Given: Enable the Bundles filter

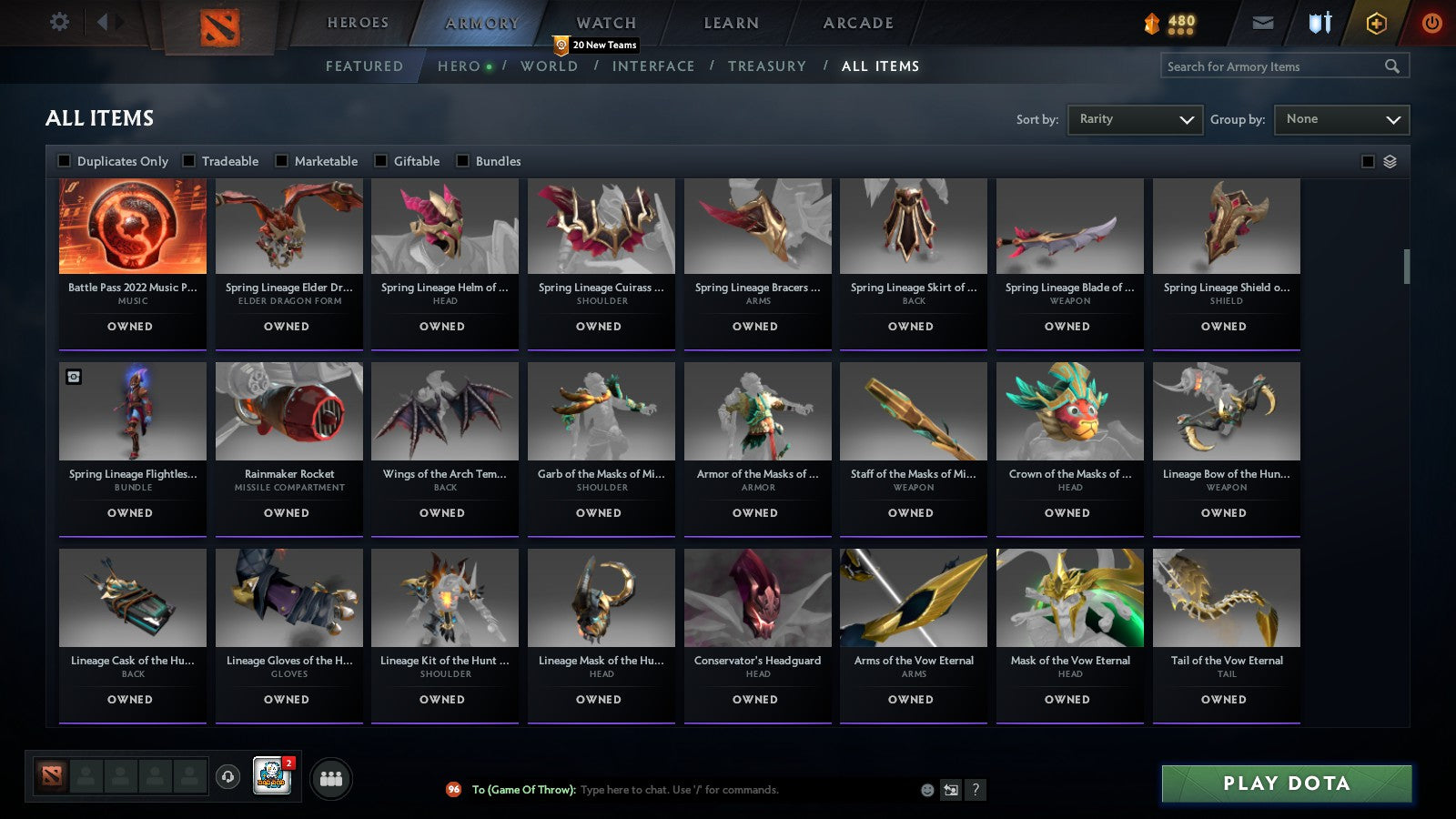Looking at the screenshot, I should tap(462, 160).
